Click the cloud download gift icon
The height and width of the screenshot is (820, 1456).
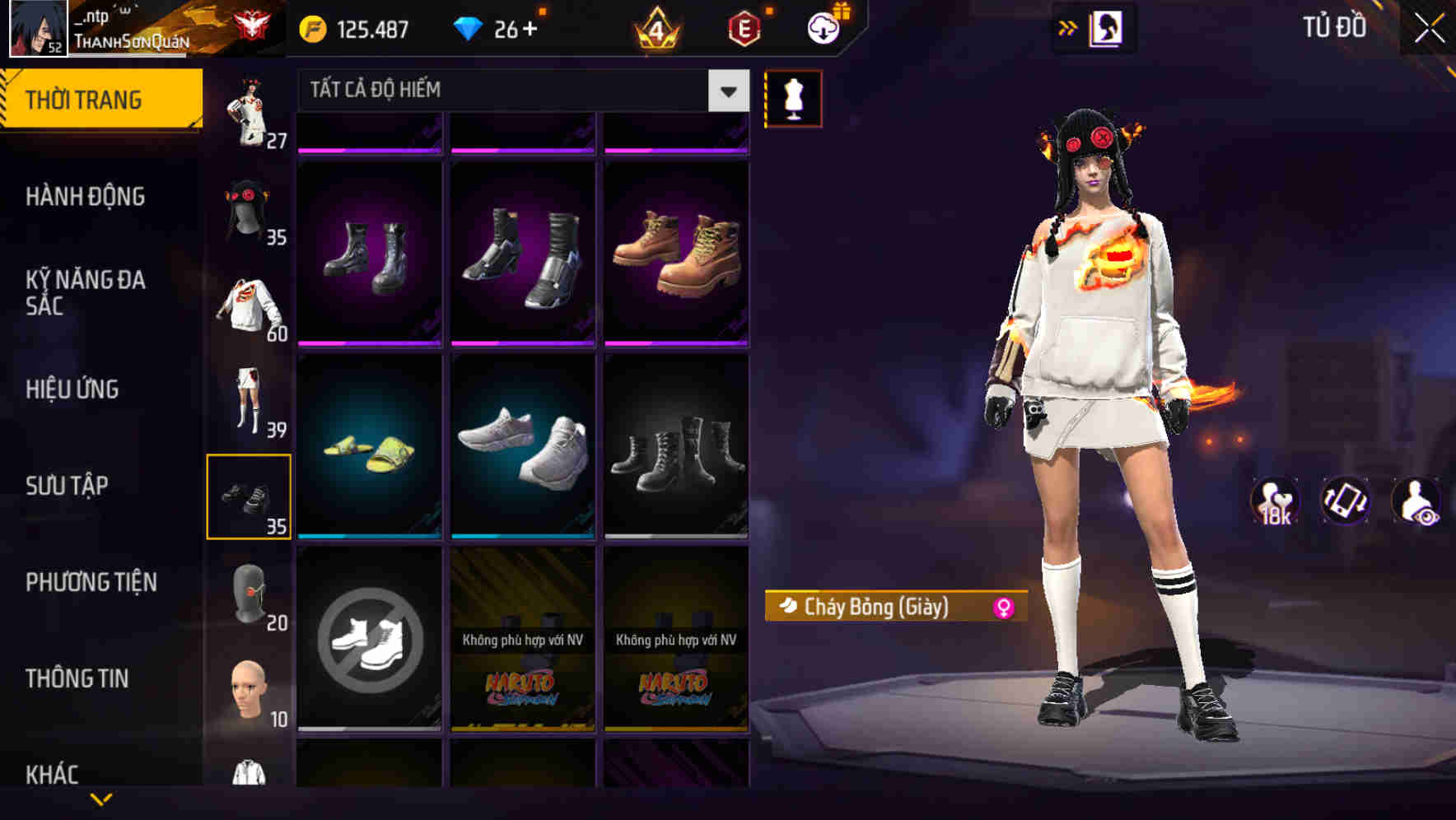click(x=822, y=27)
